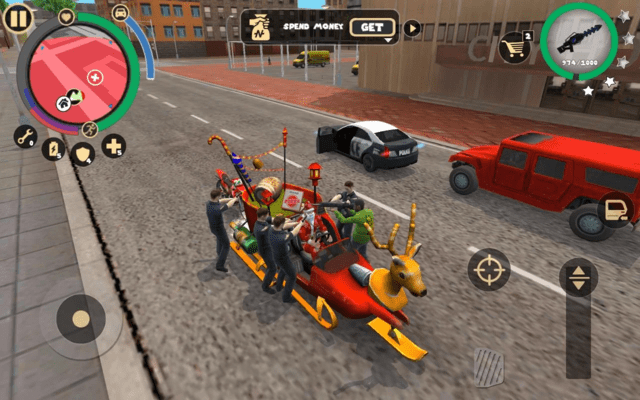Screen dimensions: 640x400
Task: Activate the shield armor item
Action: (84, 153)
